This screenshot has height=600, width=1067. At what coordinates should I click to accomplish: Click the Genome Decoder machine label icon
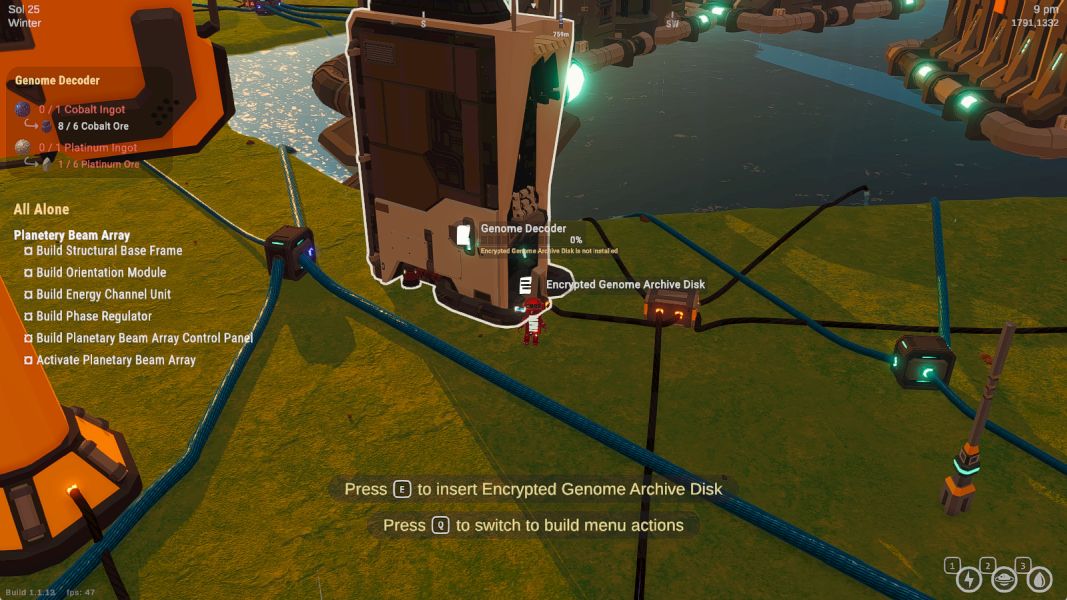(463, 235)
